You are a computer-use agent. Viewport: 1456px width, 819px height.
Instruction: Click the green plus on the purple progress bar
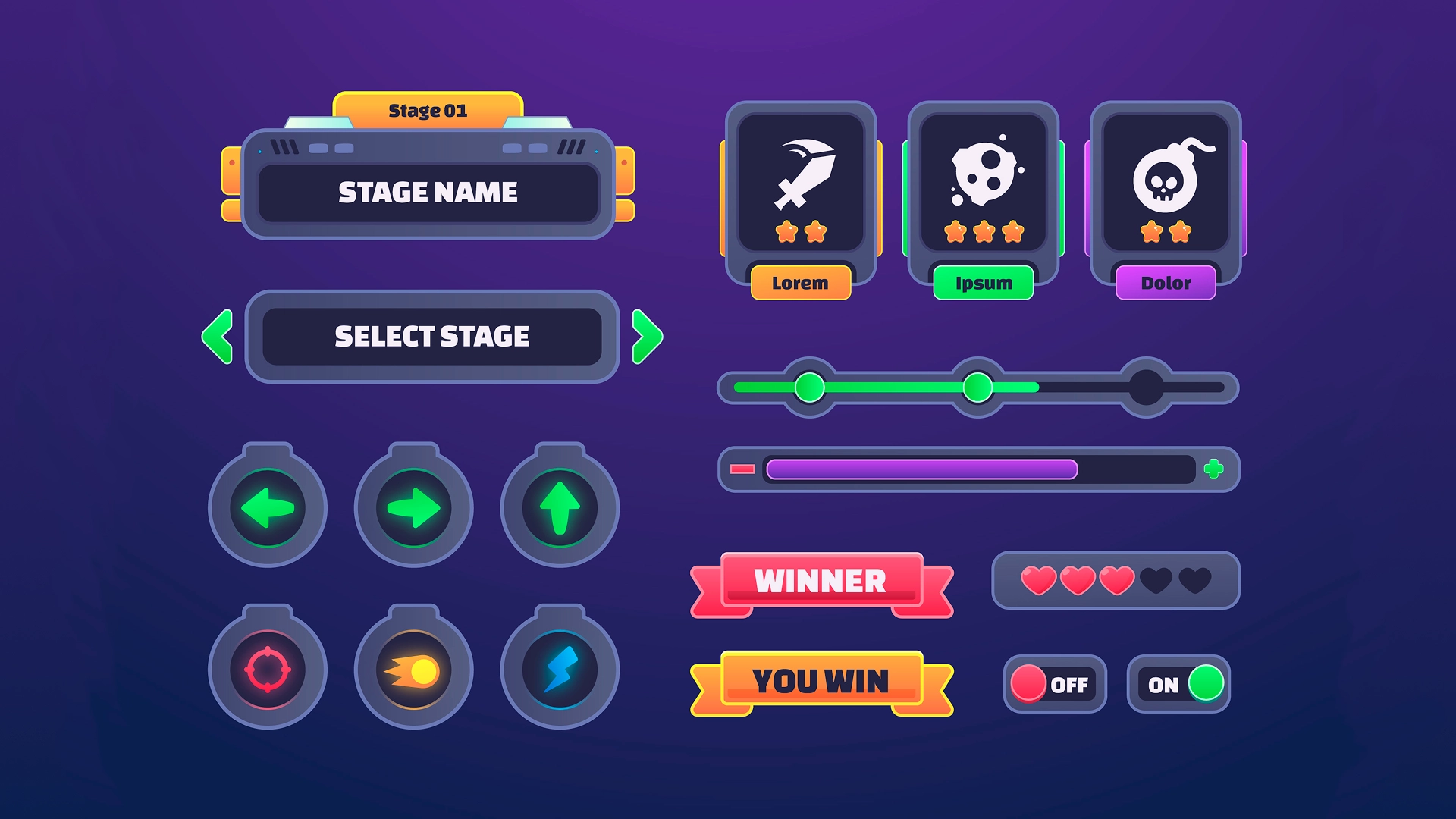click(1214, 469)
